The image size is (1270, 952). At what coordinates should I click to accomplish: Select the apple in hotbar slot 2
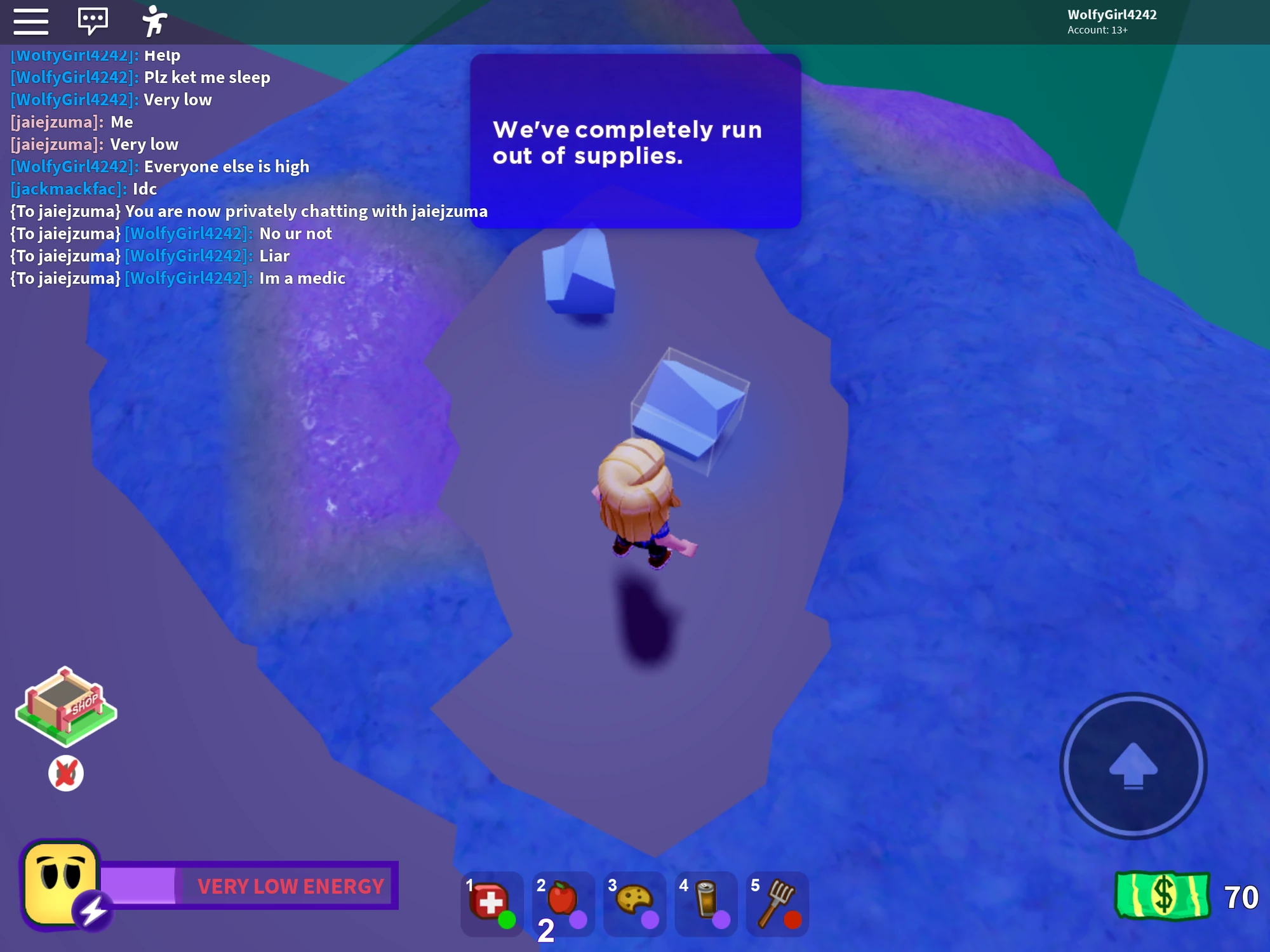[x=563, y=904]
